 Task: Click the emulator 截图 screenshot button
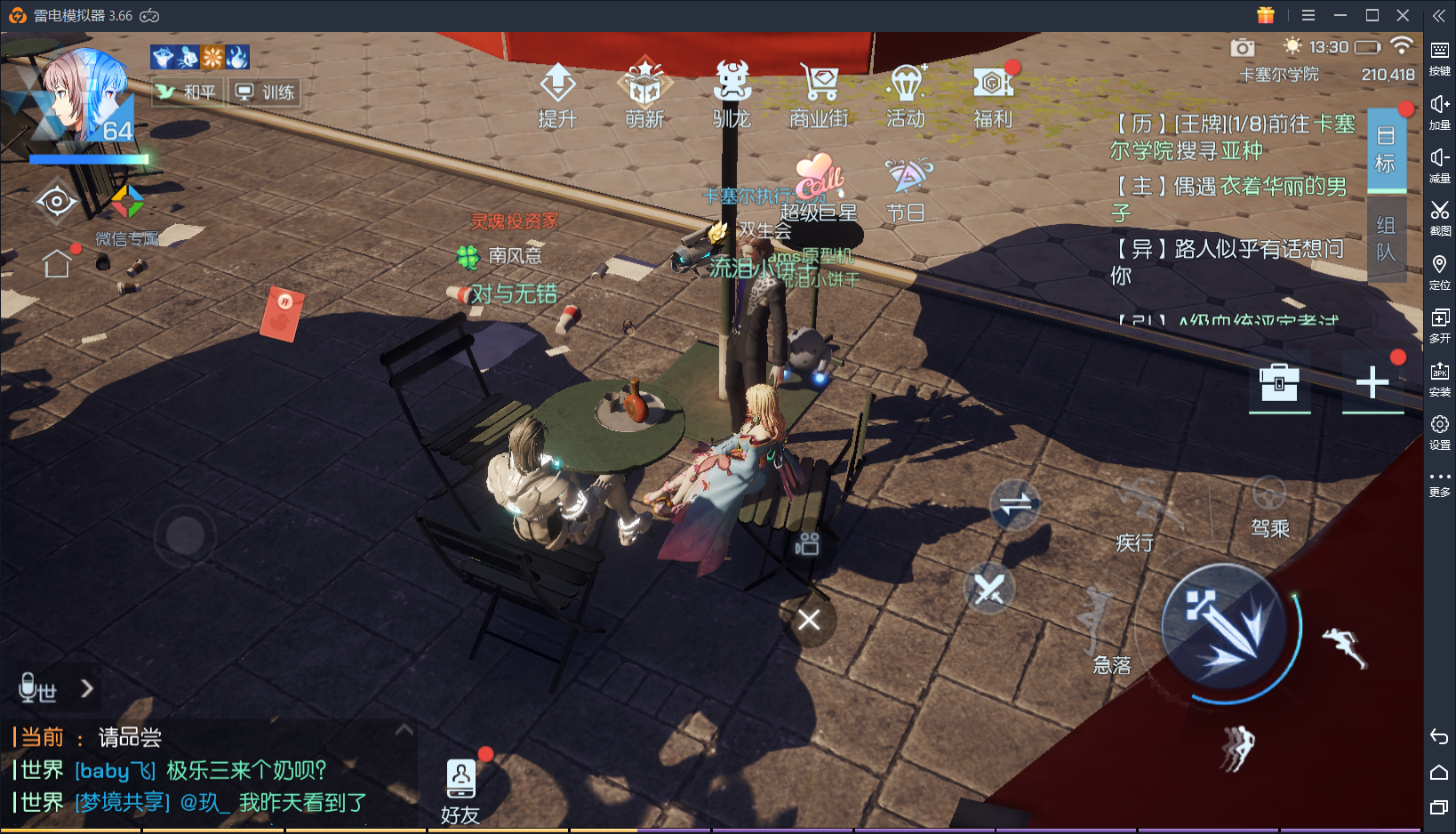click(1439, 217)
